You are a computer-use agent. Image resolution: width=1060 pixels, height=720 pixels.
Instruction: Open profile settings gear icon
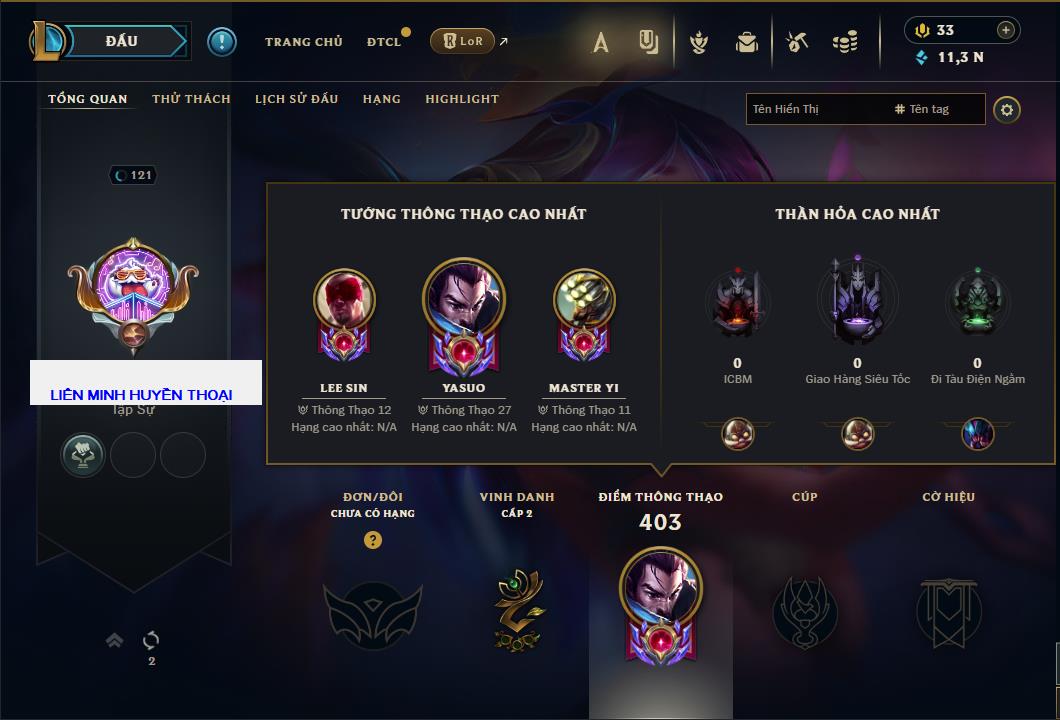[x=1007, y=110]
